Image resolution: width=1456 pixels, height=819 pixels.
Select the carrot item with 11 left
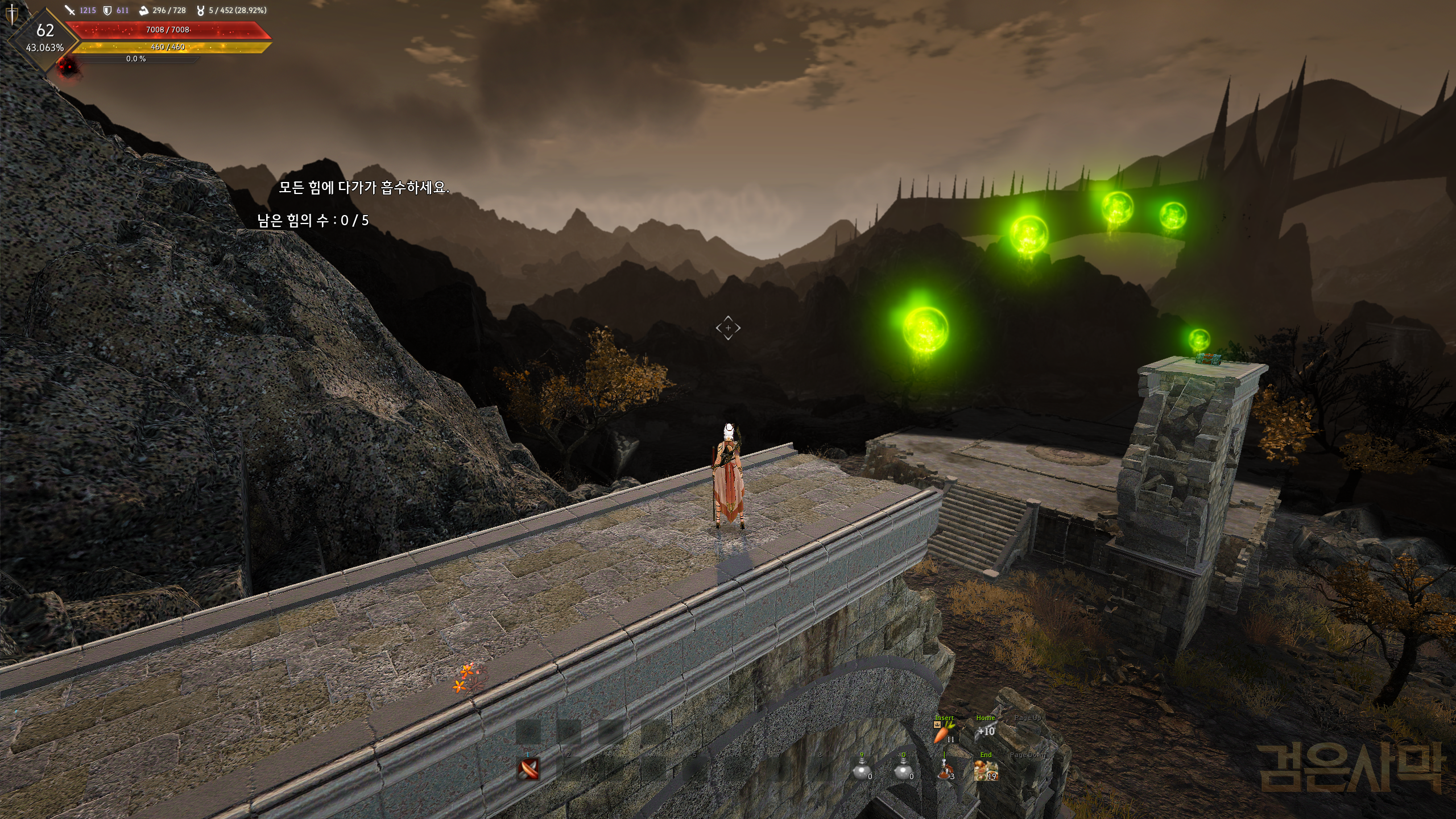point(942,734)
